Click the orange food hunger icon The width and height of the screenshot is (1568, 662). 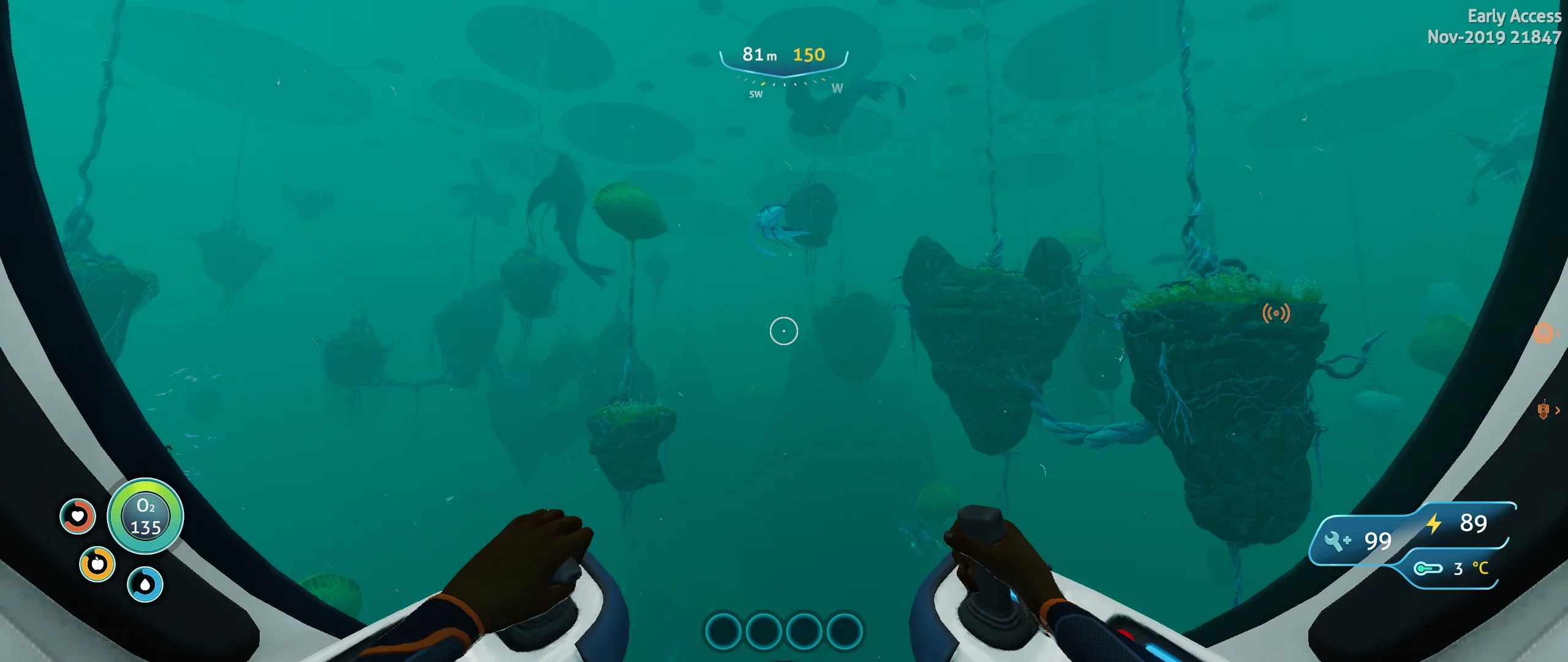coord(97,563)
